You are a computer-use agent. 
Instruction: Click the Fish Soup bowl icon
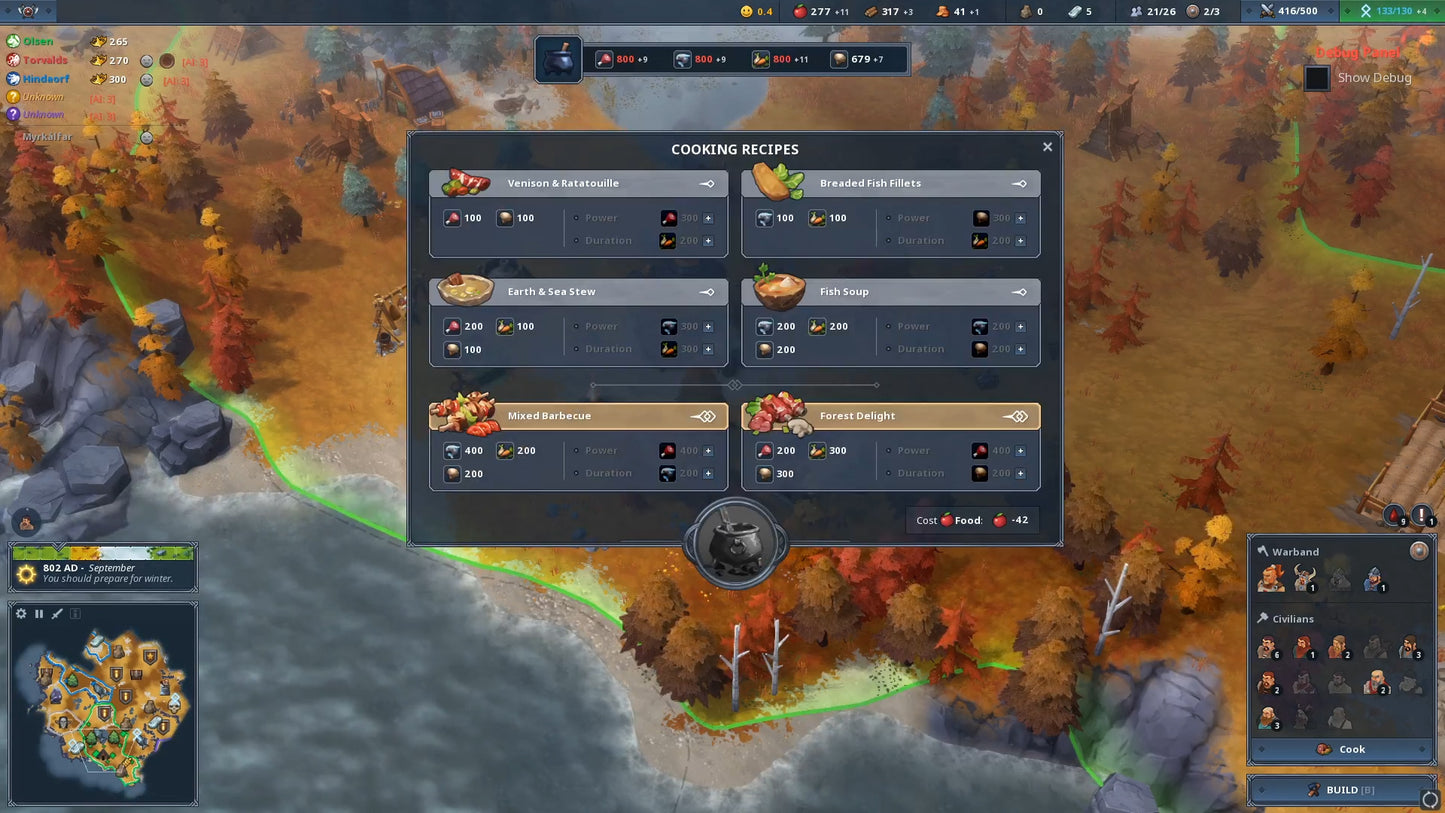[x=778, y=290]
